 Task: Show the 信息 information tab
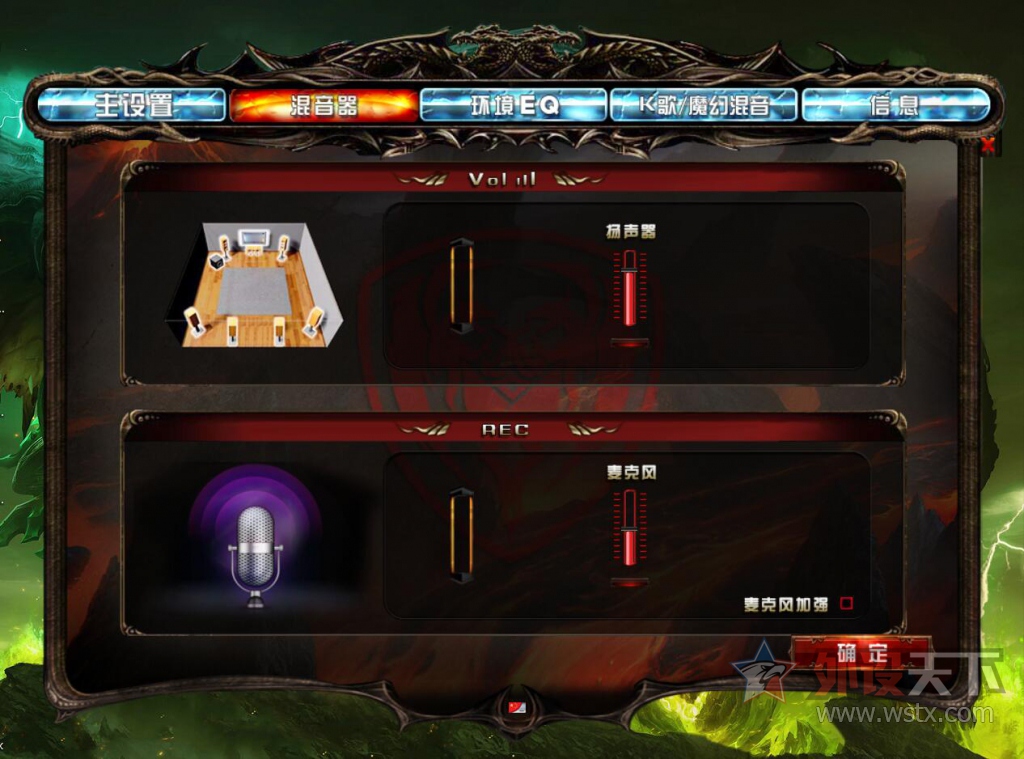click(895, 105)
